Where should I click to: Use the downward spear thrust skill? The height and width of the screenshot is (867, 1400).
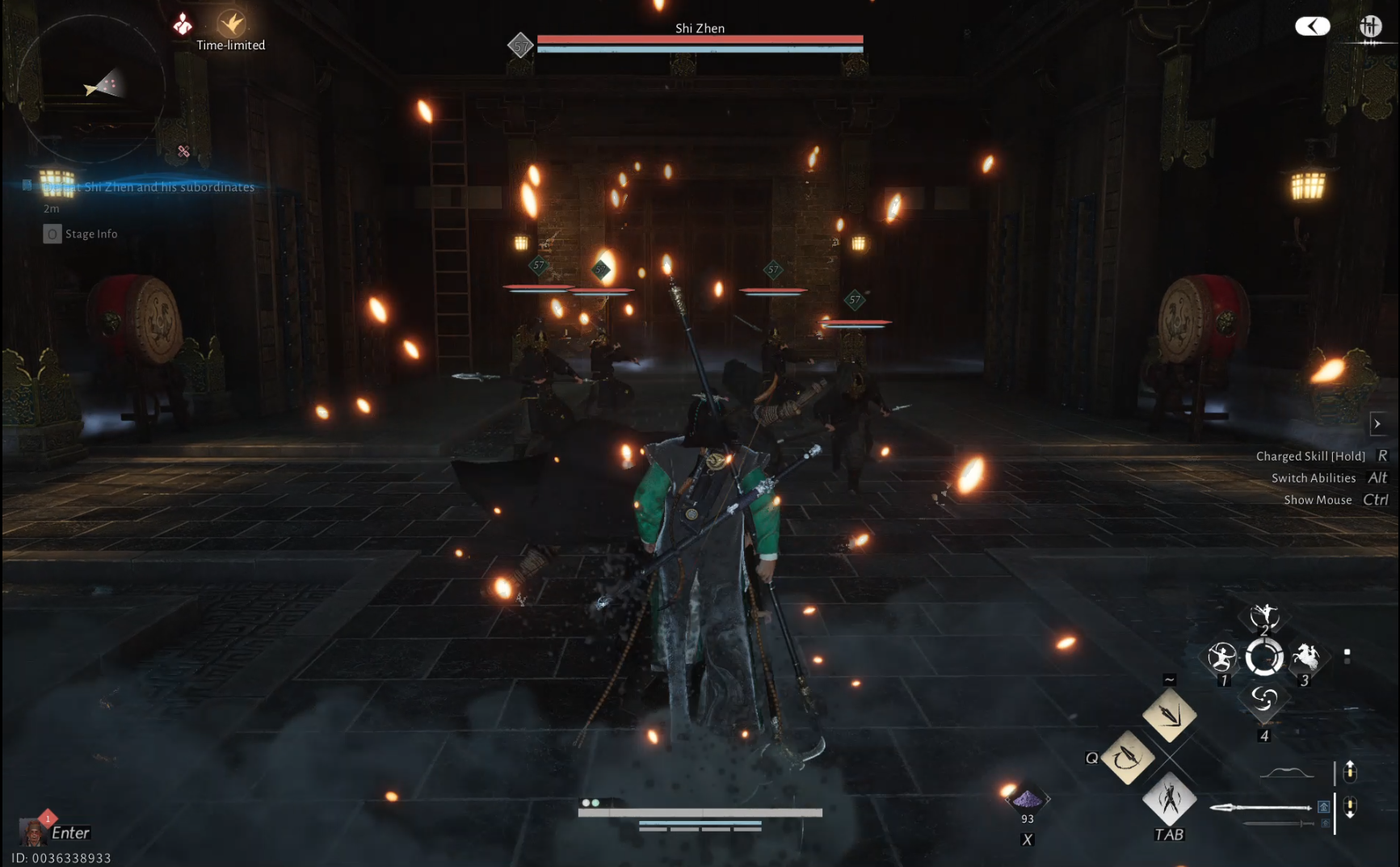(1169, 715)
